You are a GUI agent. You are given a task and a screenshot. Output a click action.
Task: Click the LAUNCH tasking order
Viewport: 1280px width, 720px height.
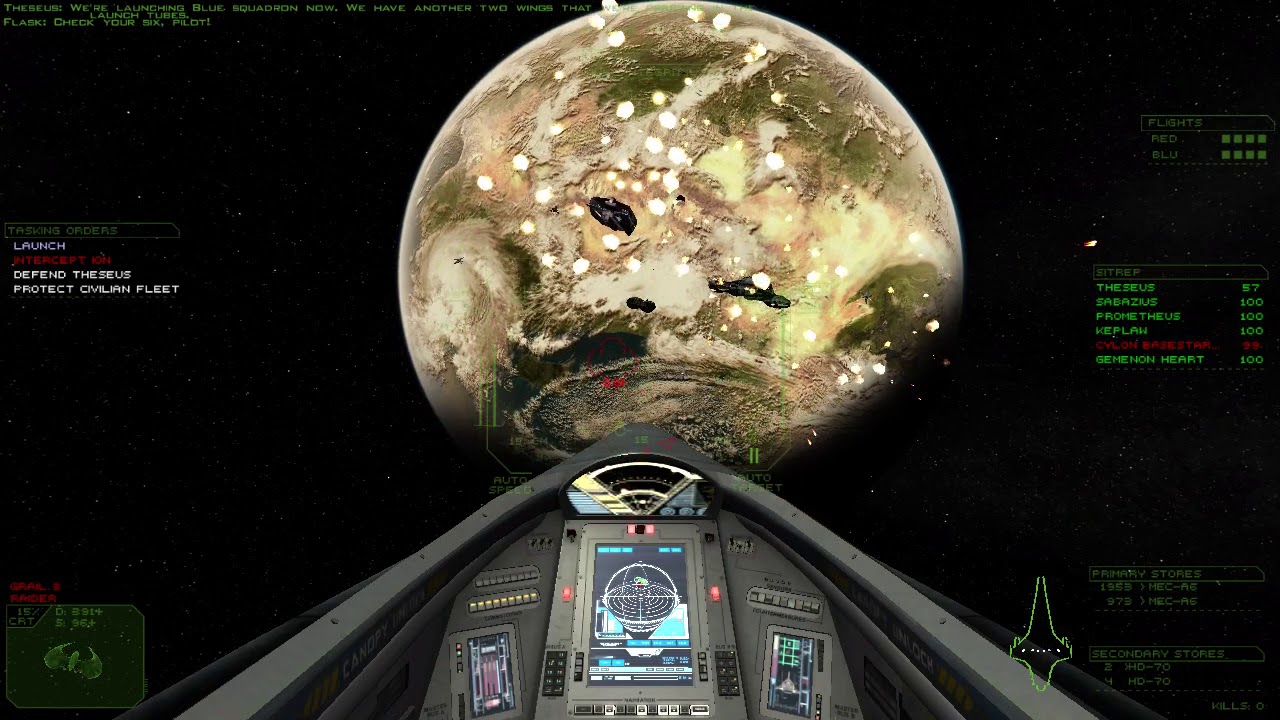(x=40, y=246)
